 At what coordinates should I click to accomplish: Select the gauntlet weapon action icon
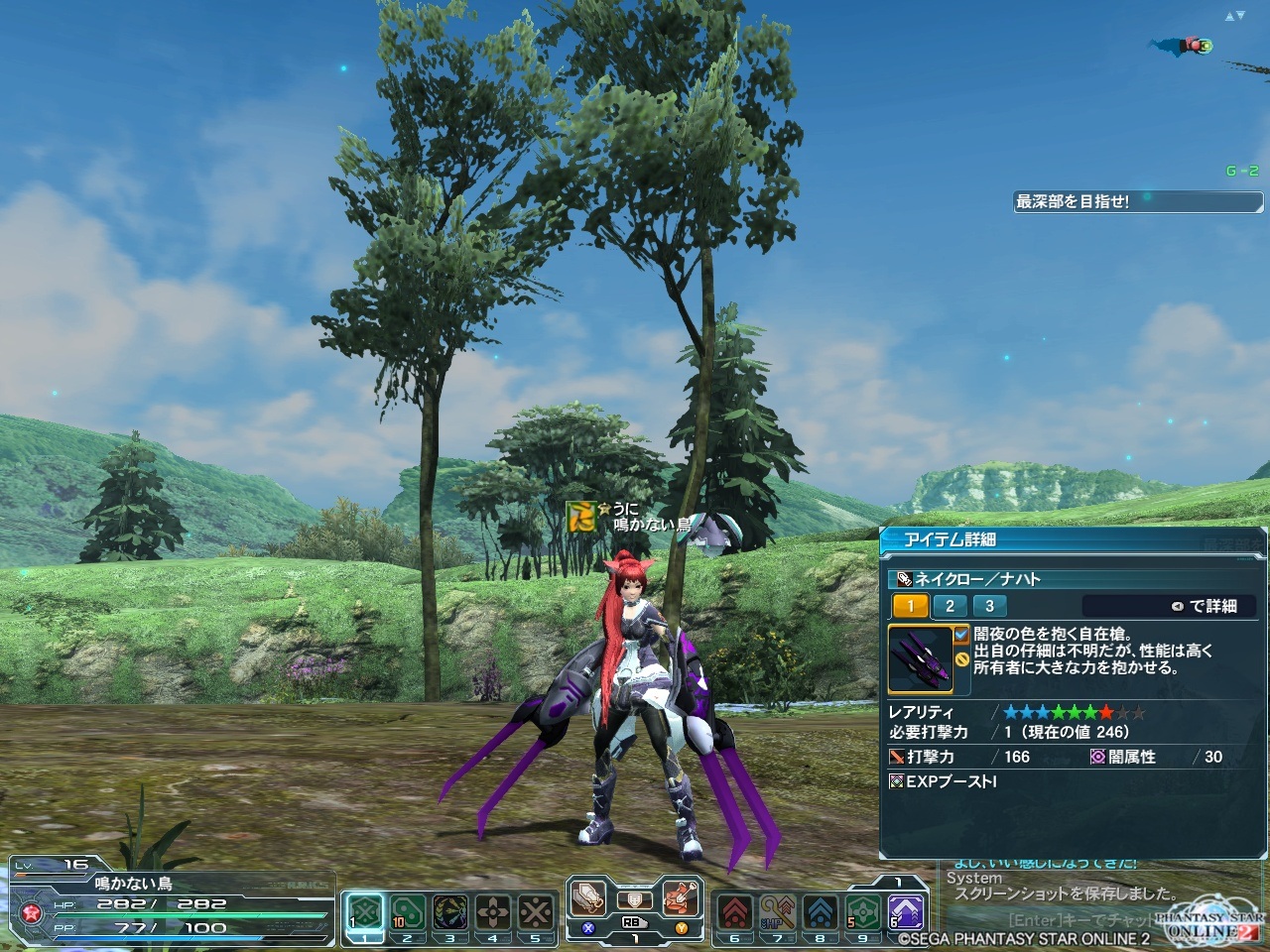[x=588, y=898]
